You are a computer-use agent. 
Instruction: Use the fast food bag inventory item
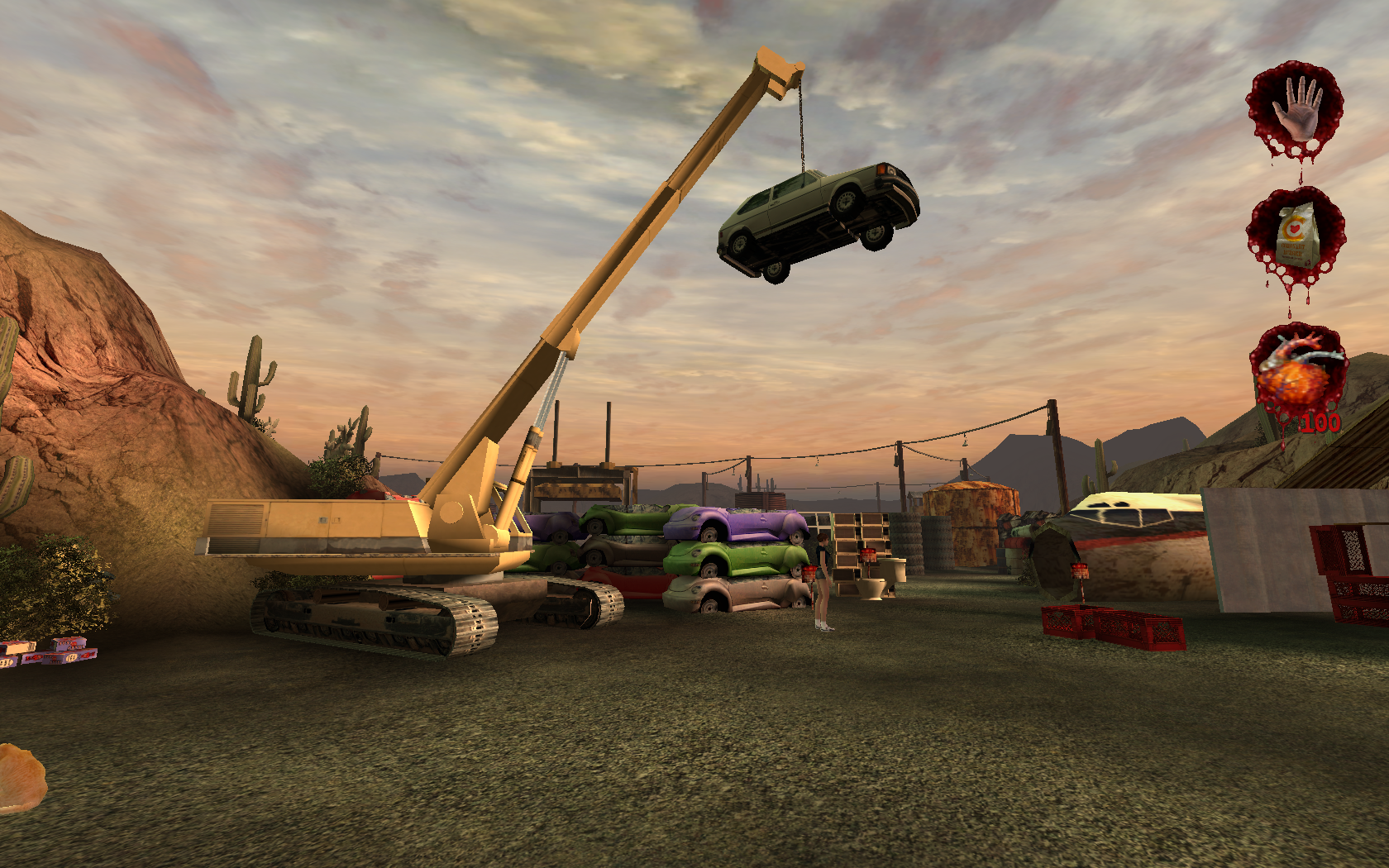(x=1295, y=236)
